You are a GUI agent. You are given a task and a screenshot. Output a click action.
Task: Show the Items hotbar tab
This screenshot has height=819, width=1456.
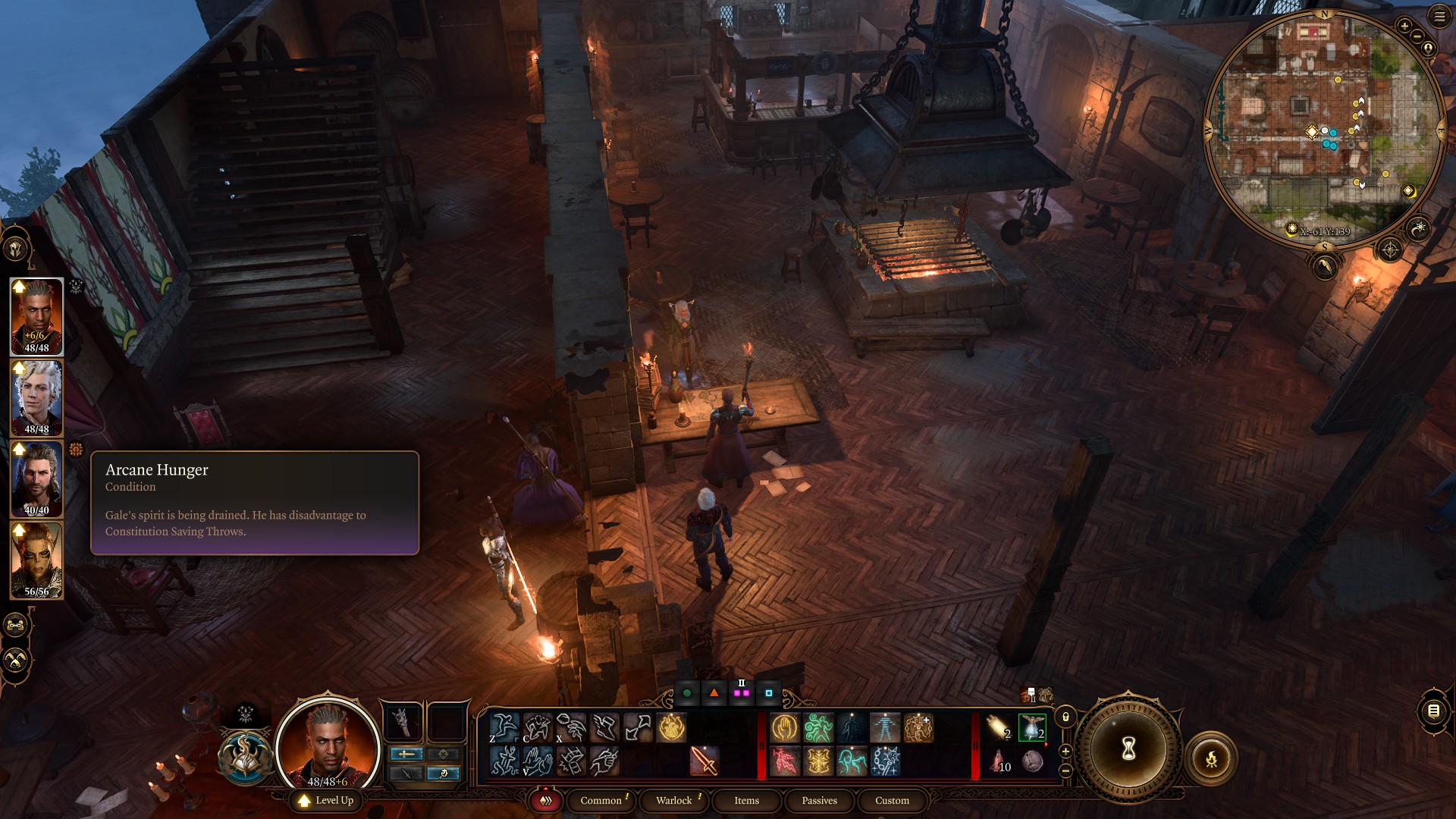[x=746, y=801]
